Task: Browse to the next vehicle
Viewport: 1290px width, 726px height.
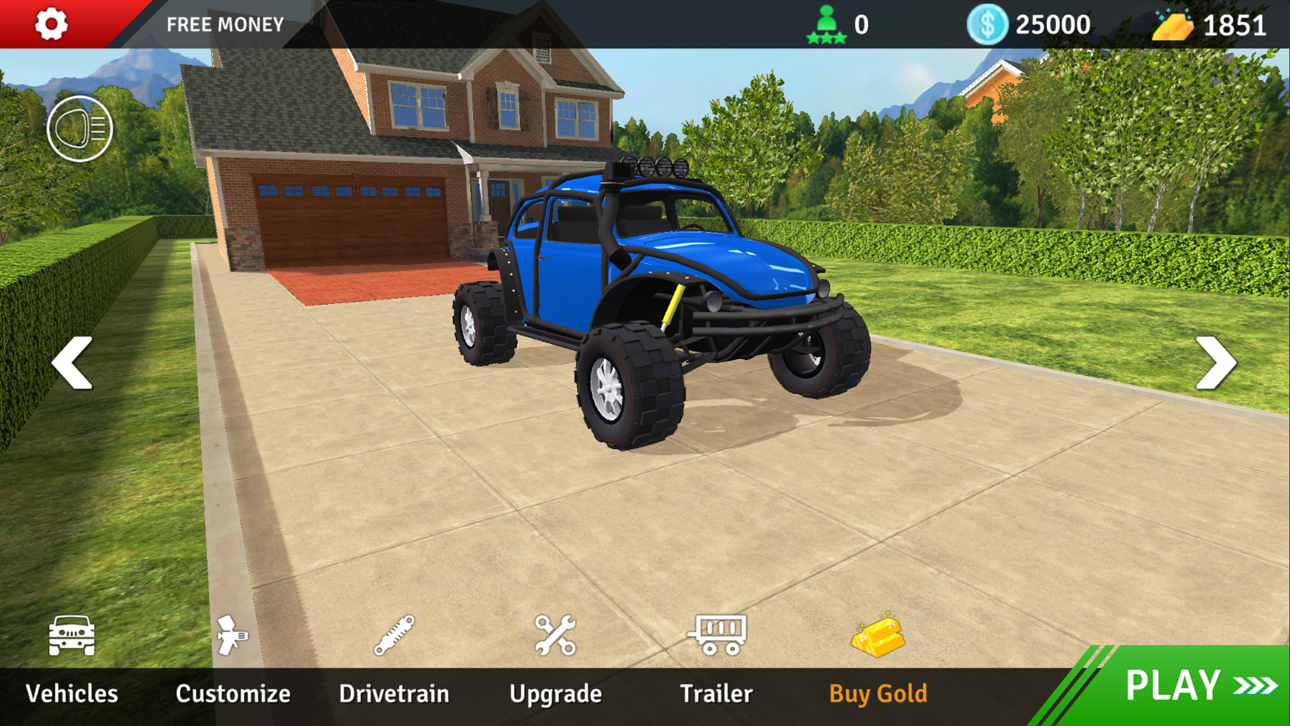Action: (x=1216, y=362)
